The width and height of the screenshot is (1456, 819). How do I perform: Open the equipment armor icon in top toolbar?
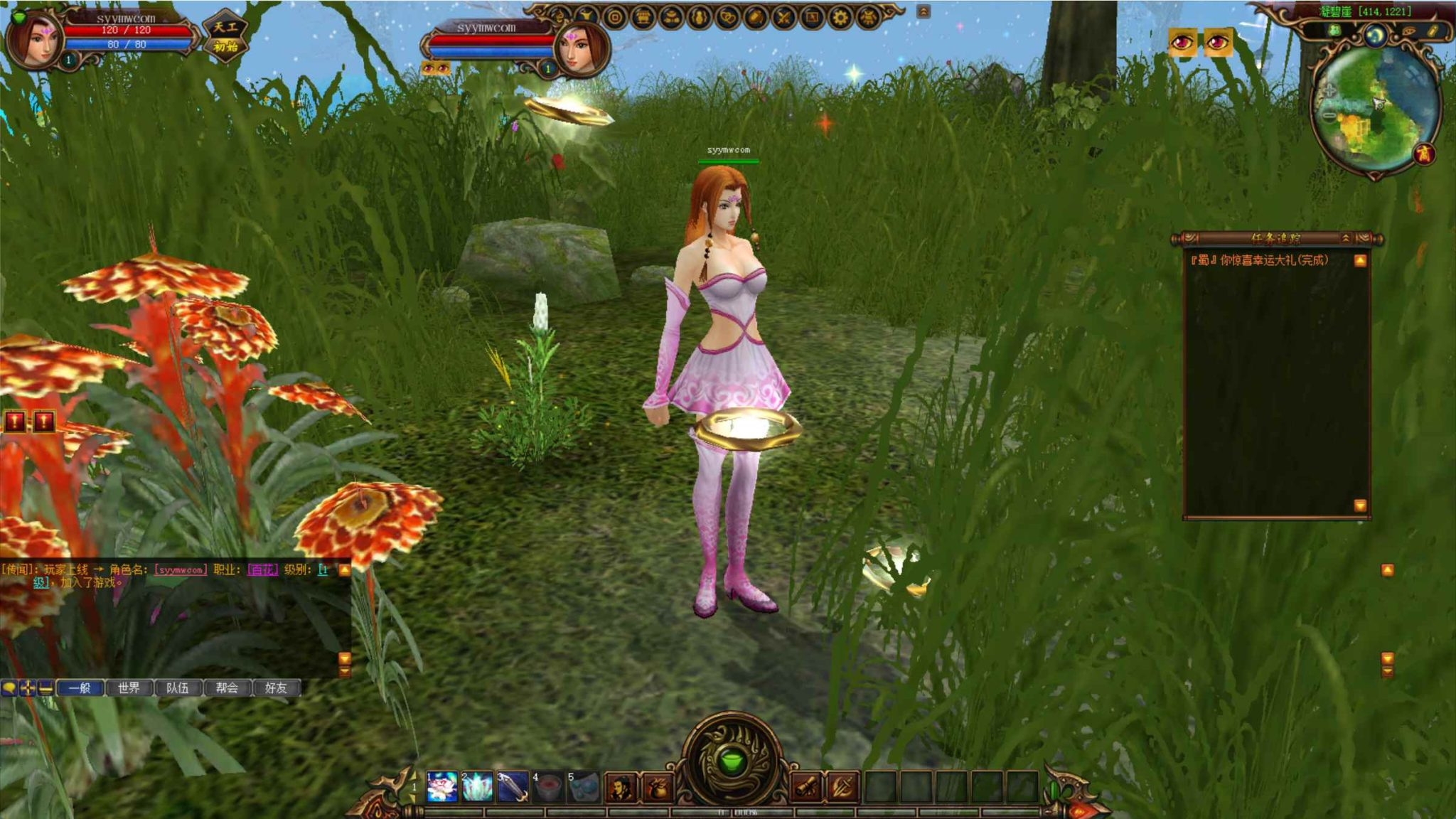(670, 16)
